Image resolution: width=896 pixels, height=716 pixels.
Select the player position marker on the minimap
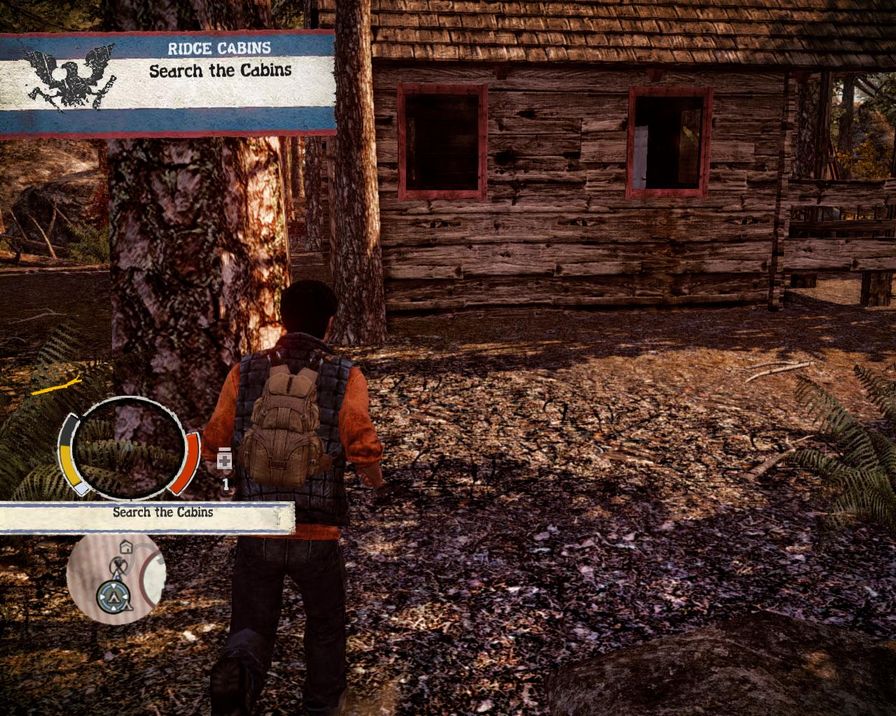(112, 597)
